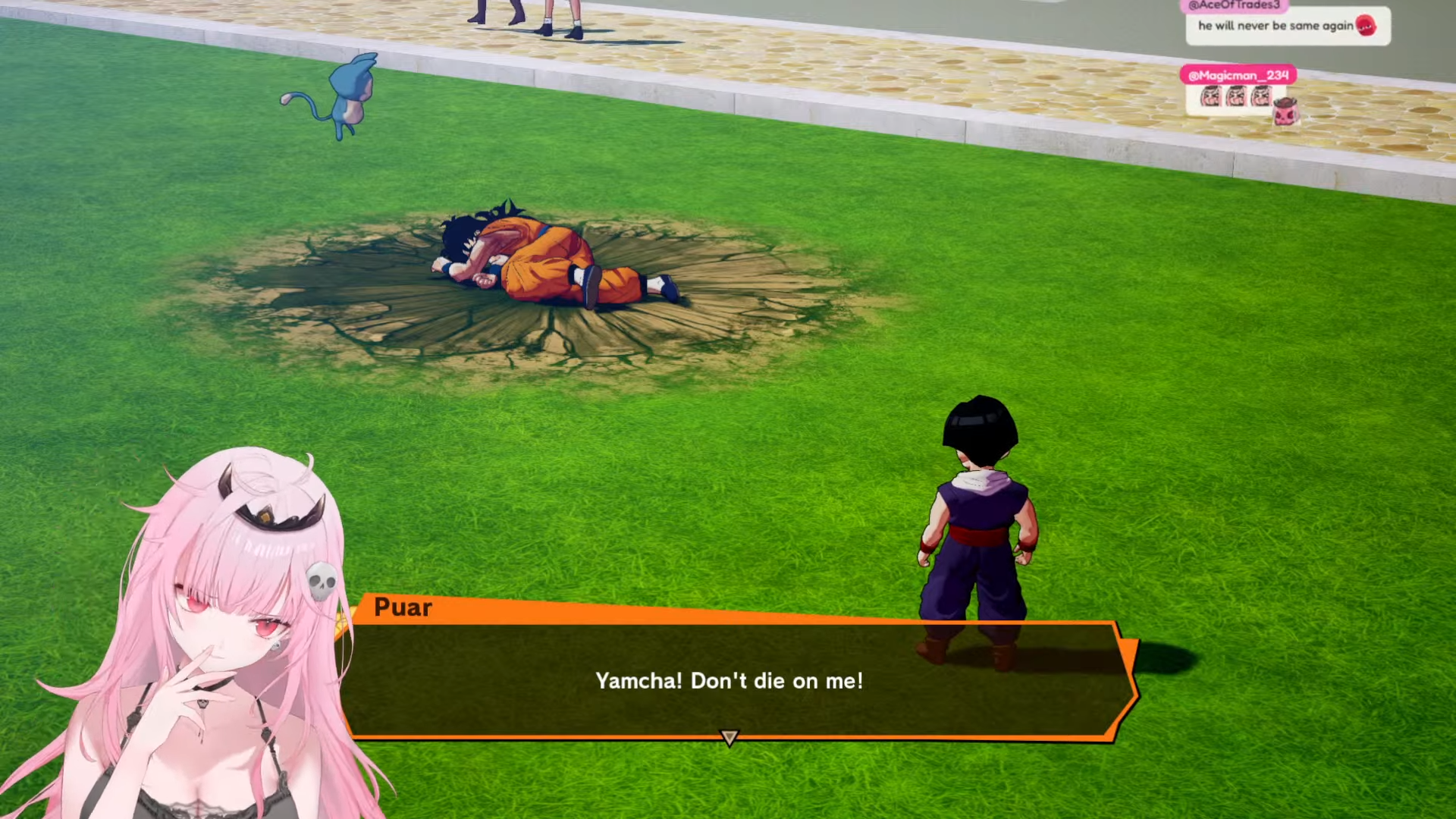Select the "he will never be same again" chat message

point(1287,26)
